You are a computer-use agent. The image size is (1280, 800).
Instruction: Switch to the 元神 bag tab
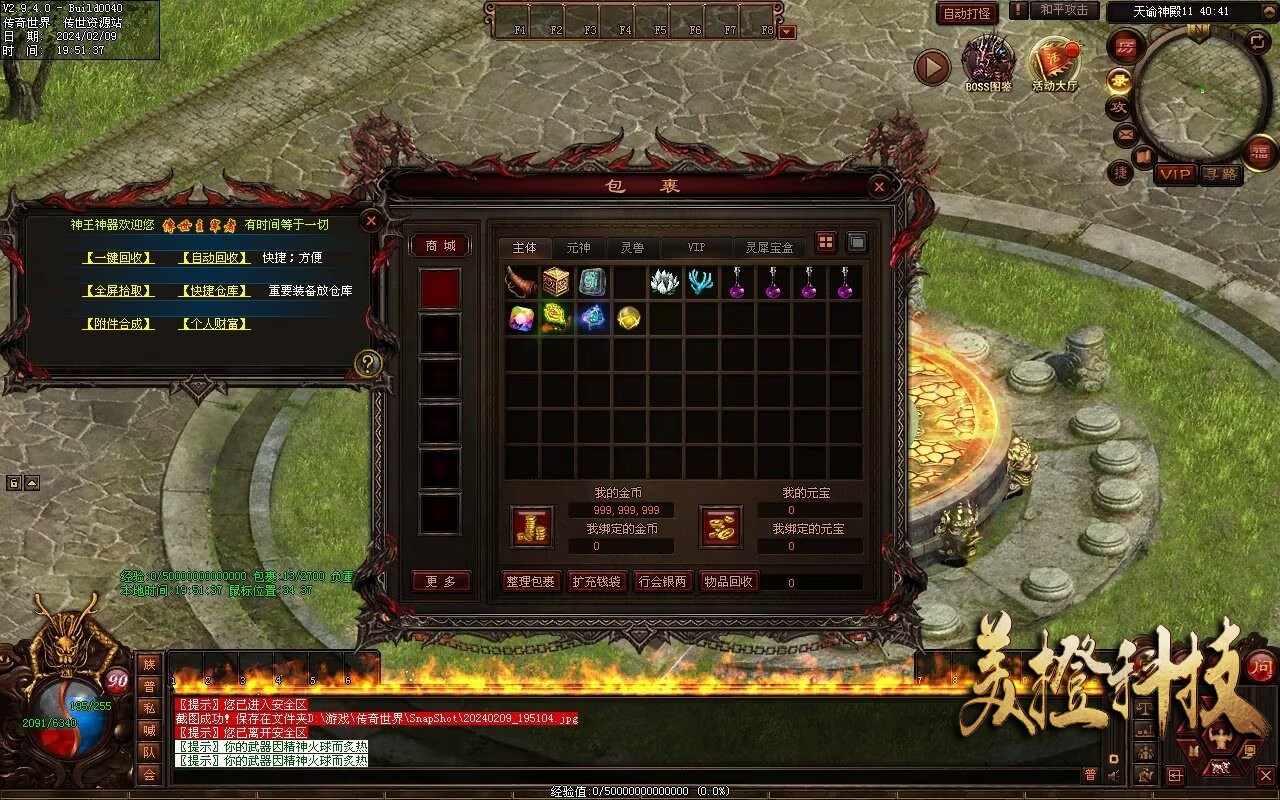tap(578, 247)
